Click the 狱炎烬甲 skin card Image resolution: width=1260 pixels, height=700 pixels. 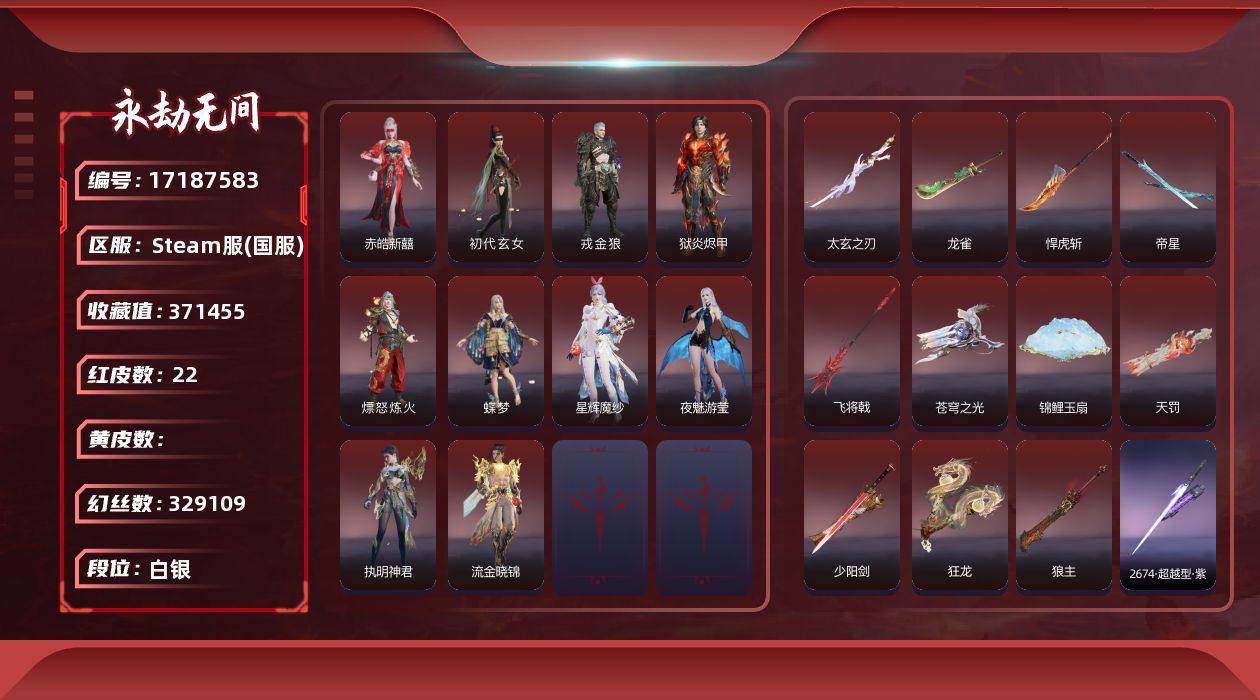tap(704, 187)
